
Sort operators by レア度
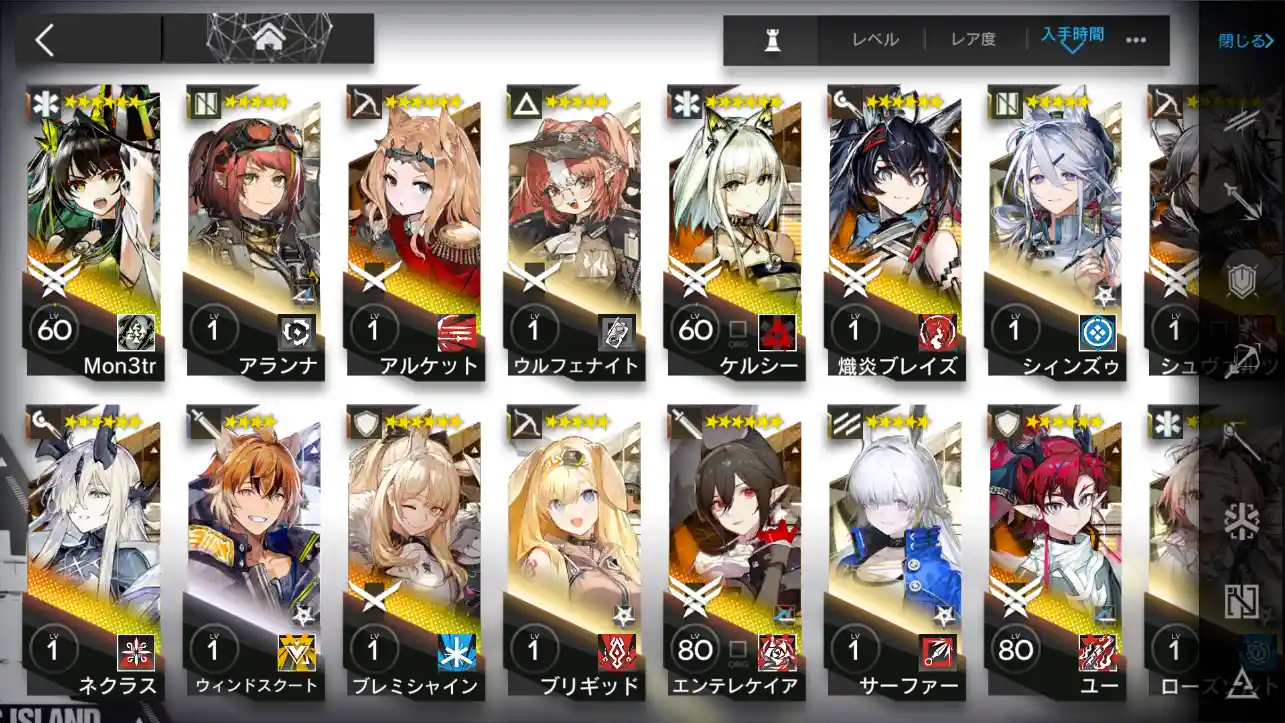[x=973, y=40]
